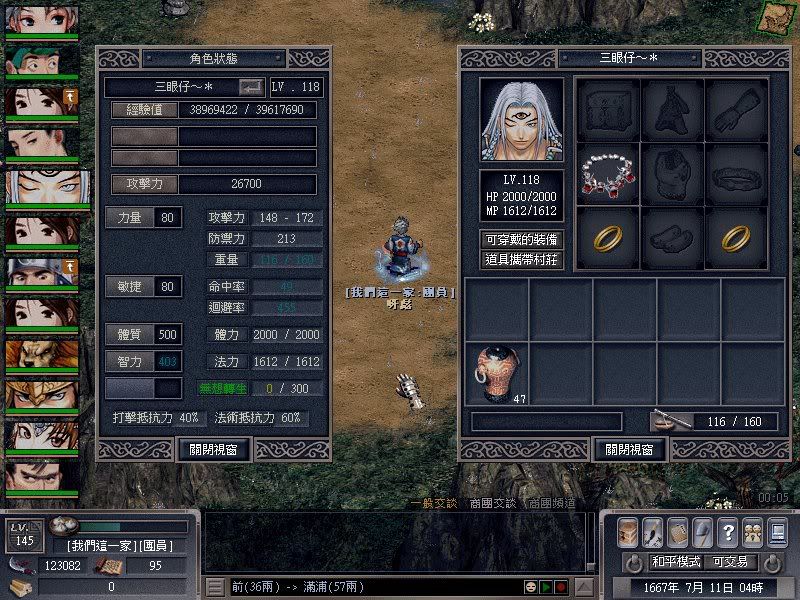
Task: Select the red gem necklace slot
Action: pyautogui.click(x=608, y=172)
